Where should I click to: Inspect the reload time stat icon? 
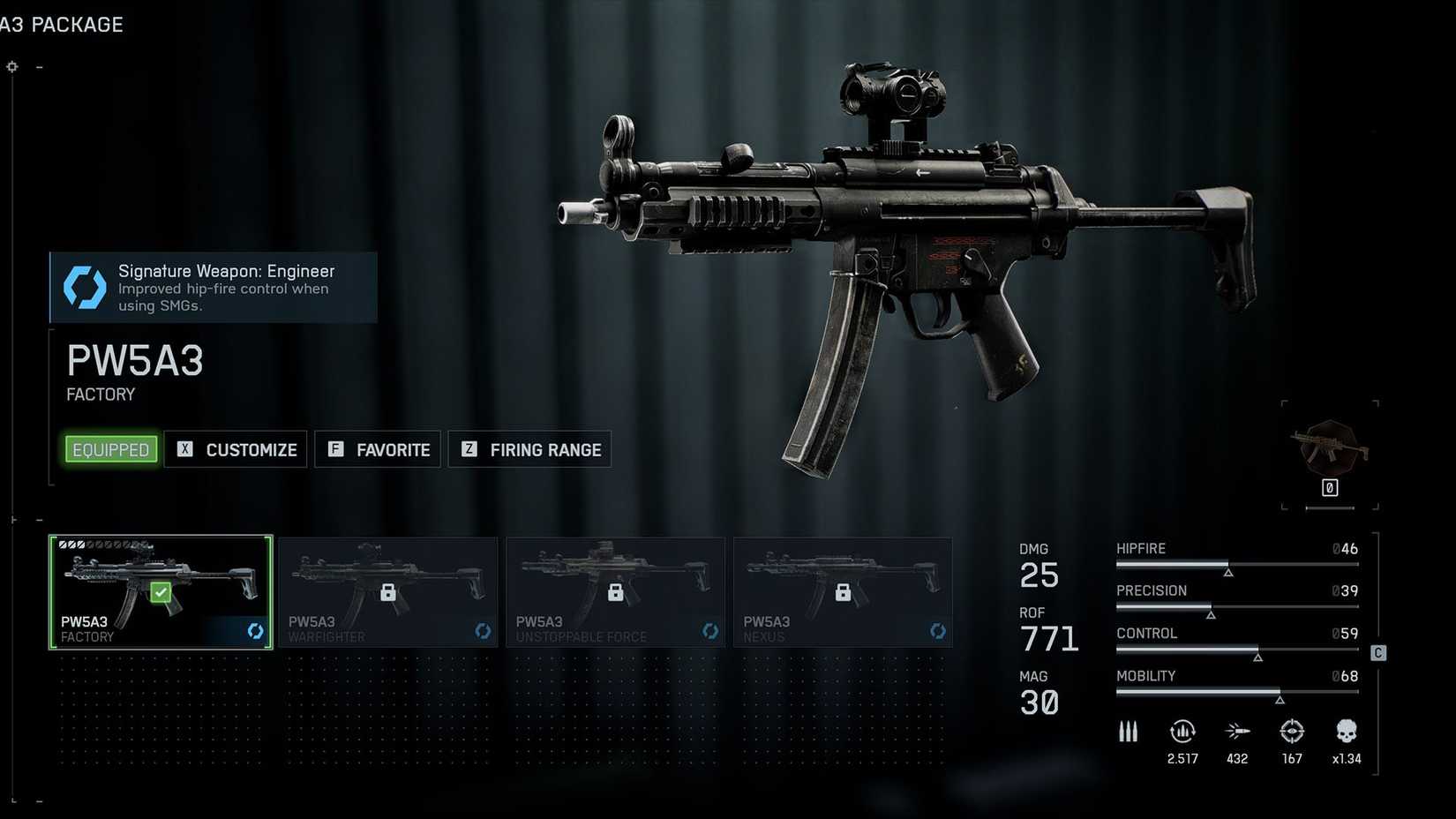[x=1182, y=732]
